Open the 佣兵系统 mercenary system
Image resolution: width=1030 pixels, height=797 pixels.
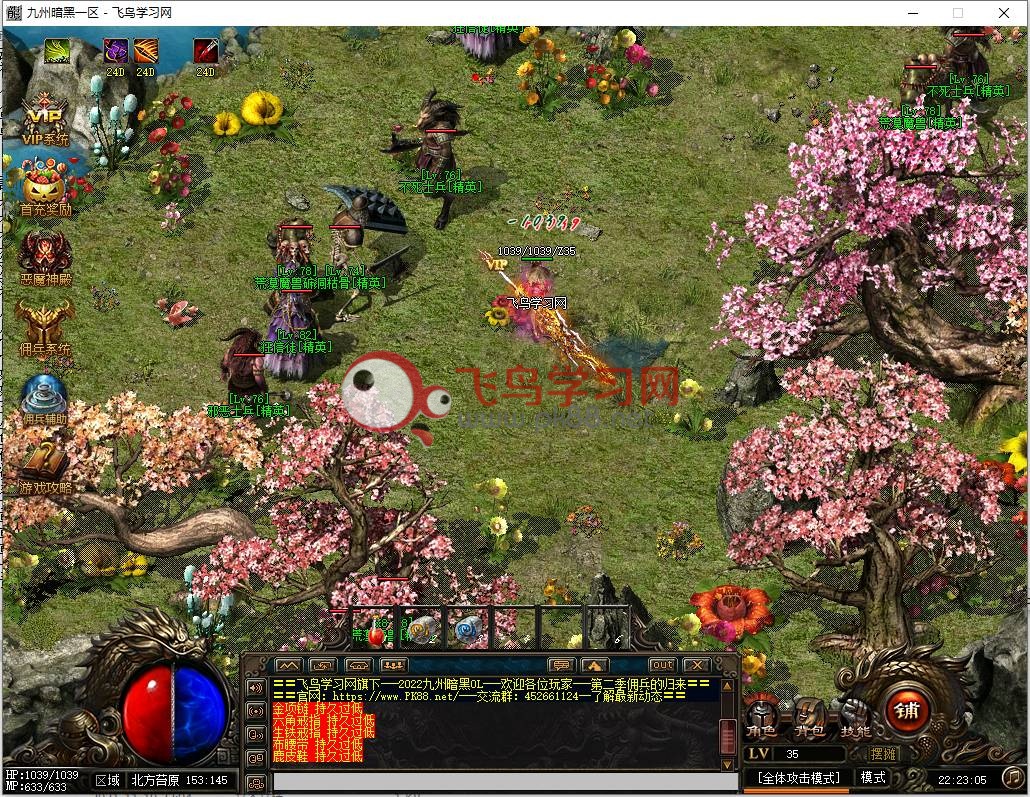click(45, 328)
